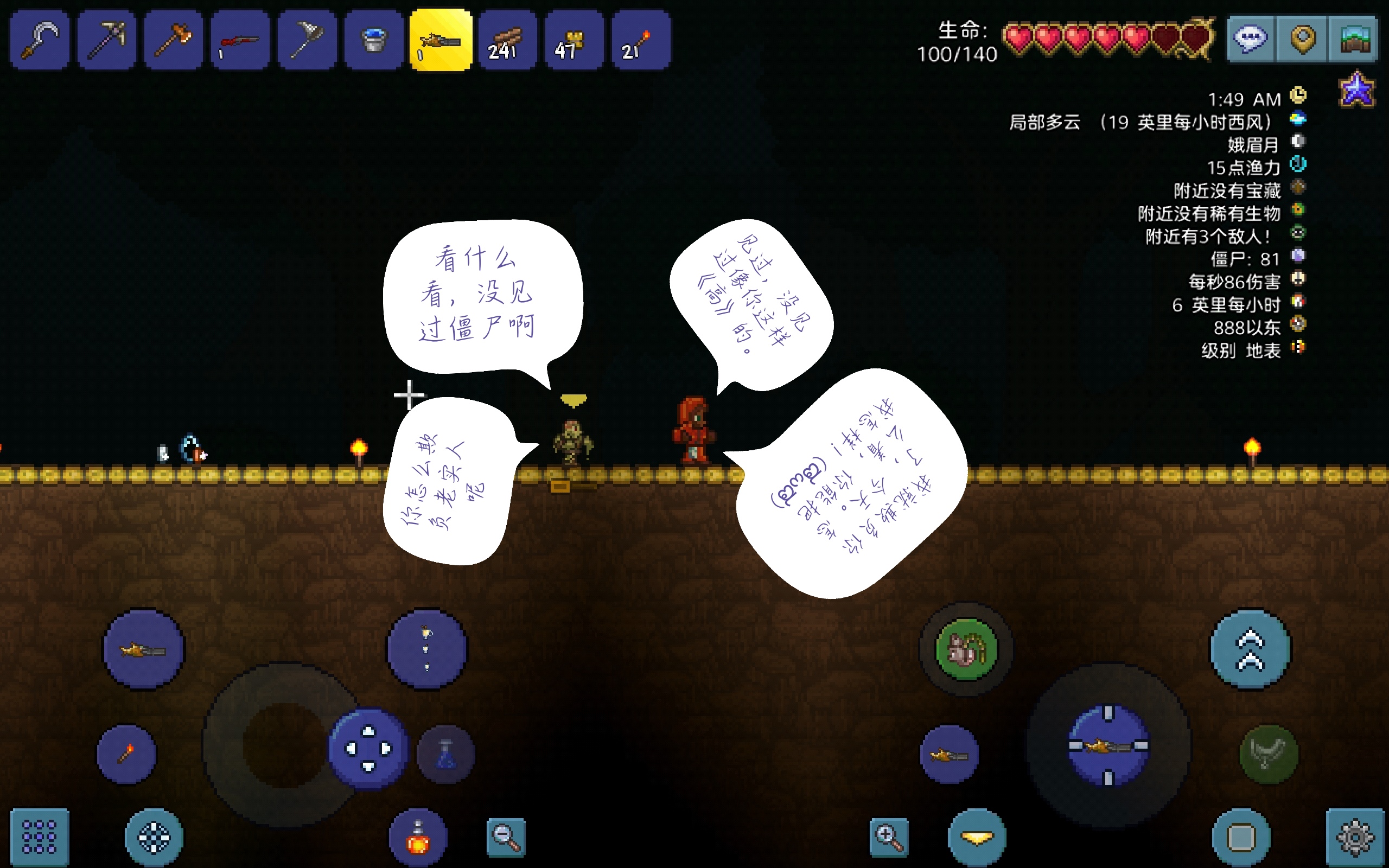This screenshot has width=1389, height=868.
Task: Open settings with the gear button
Action: [1355, 837]
